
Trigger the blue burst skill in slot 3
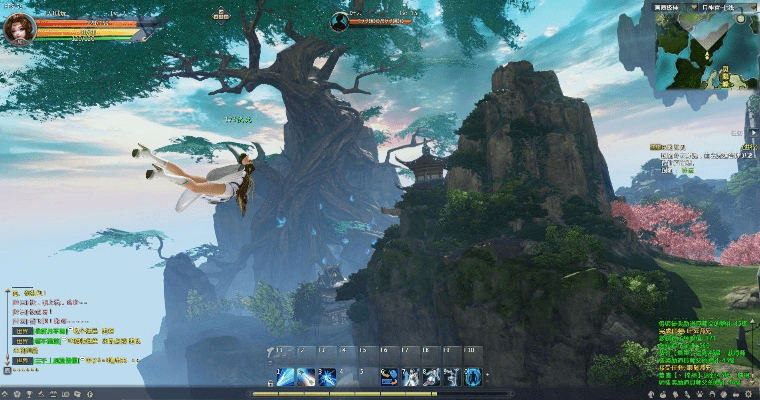click(326, 376)
